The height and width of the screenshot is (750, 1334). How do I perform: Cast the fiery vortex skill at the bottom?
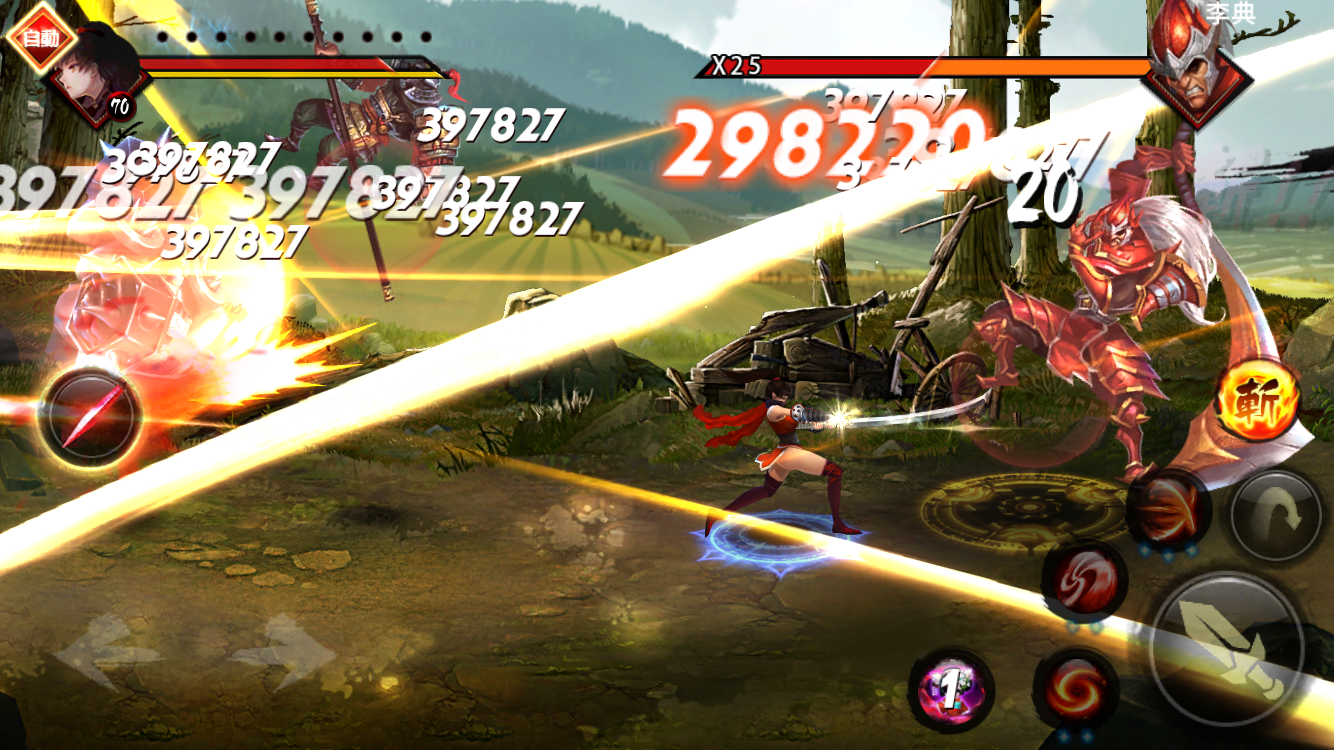(1074, 690)
